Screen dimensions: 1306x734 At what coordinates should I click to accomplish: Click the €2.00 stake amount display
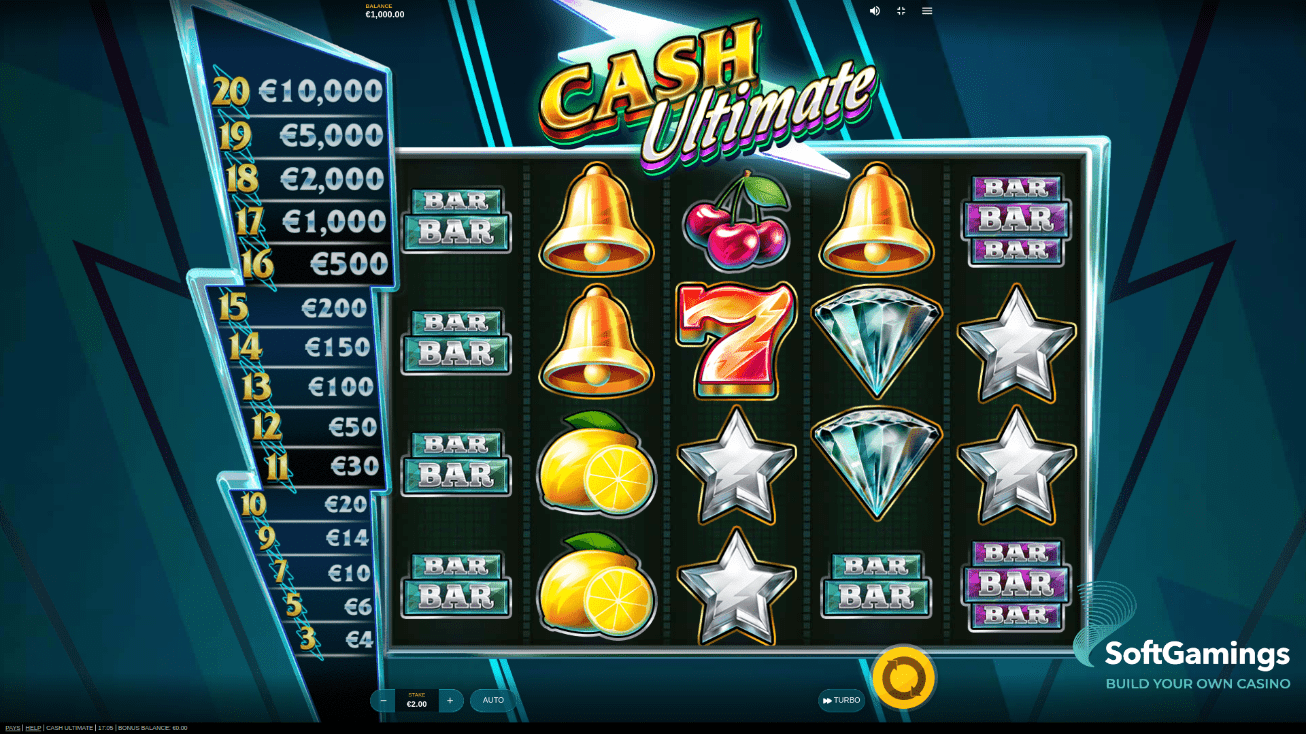pyautogui.click(x=417, y=703)
